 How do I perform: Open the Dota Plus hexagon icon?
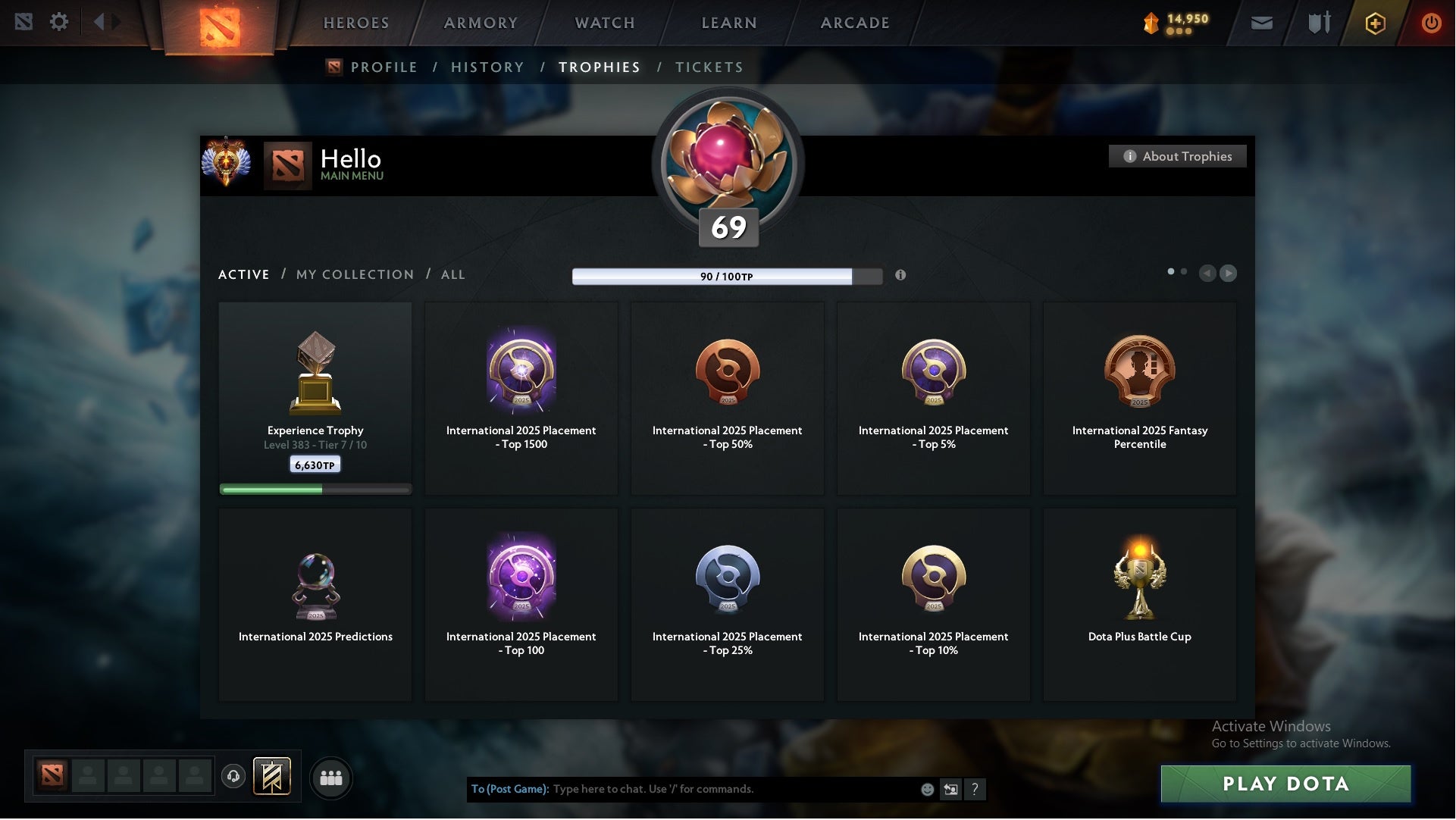point(1375,23)
